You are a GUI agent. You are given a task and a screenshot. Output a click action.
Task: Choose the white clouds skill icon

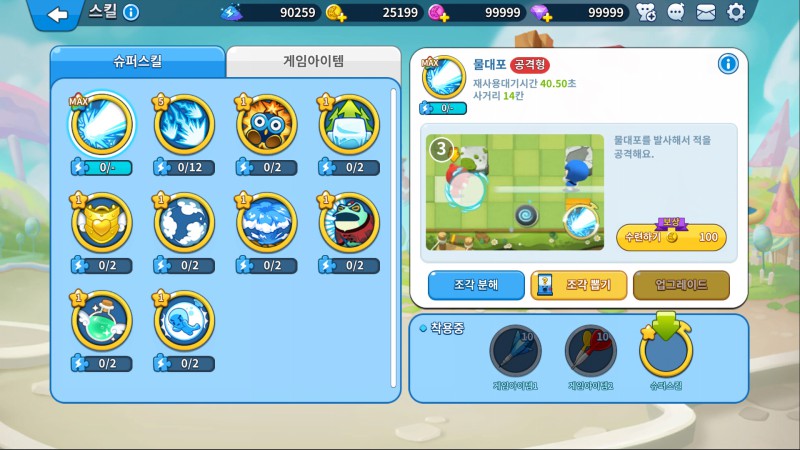184,221
